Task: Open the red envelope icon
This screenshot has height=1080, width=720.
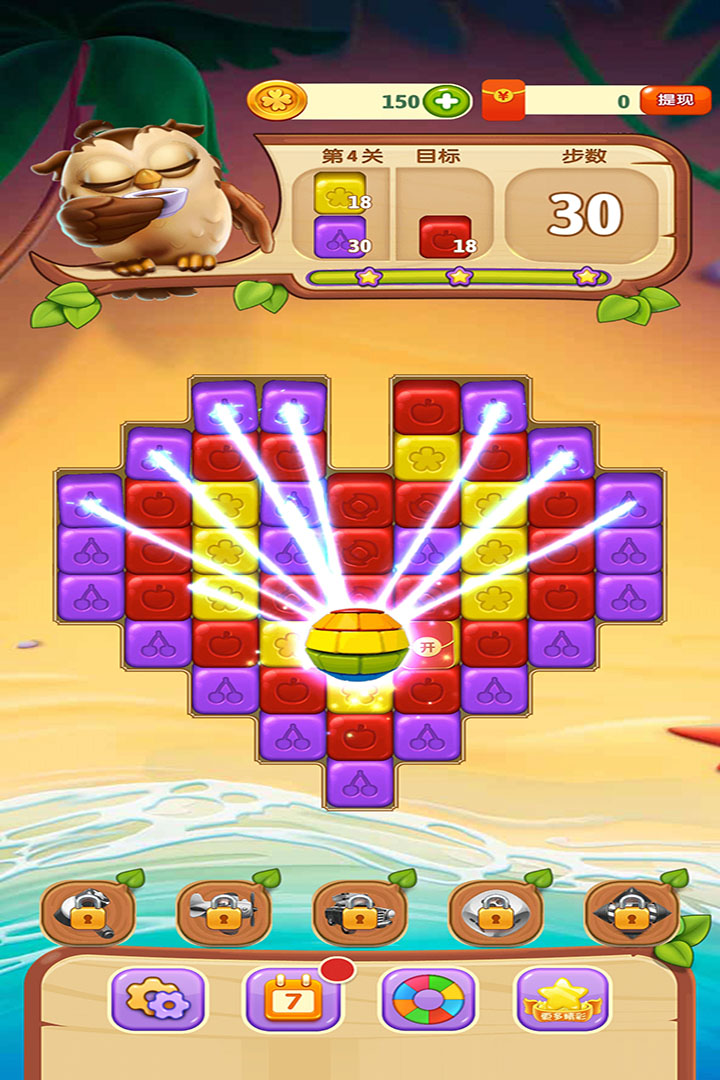Action: [503, 100]
